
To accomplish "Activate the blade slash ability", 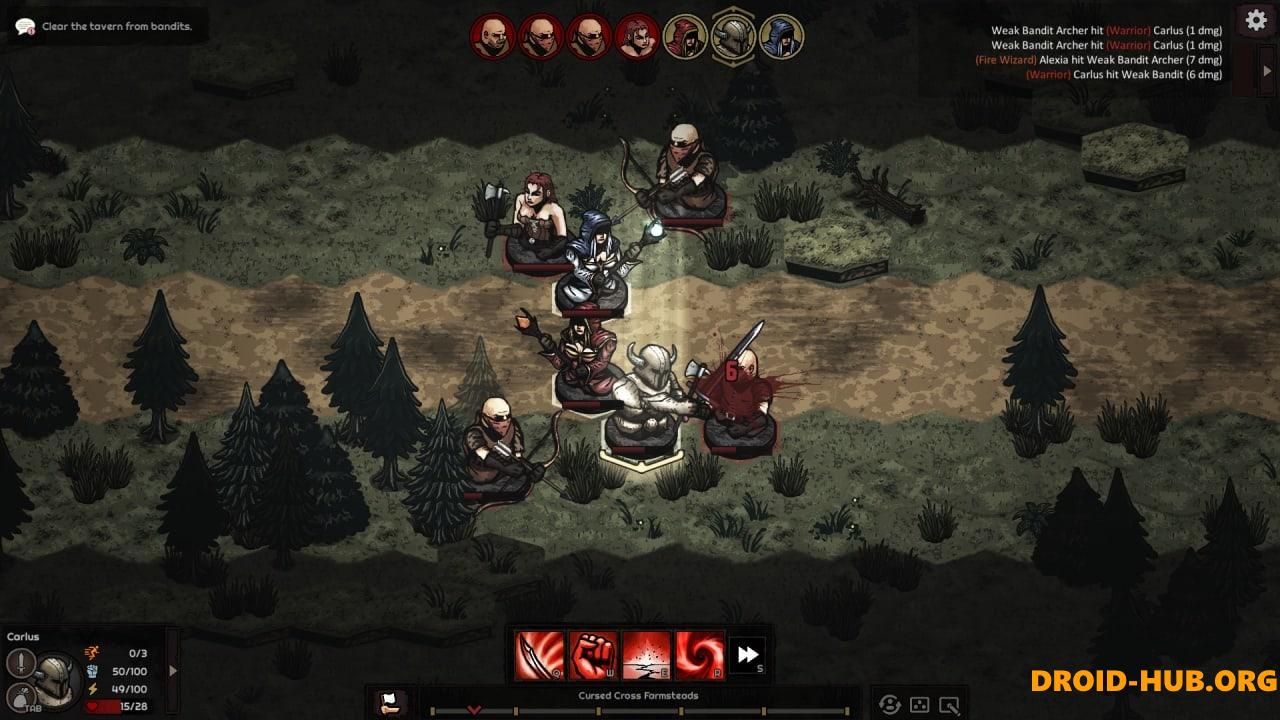I will 540,655.
